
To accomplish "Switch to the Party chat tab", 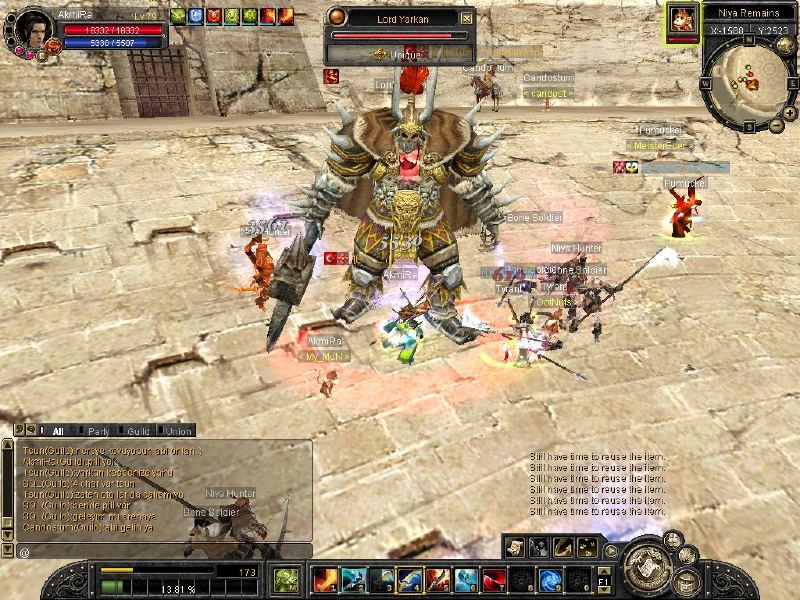I will coord(98,431).
